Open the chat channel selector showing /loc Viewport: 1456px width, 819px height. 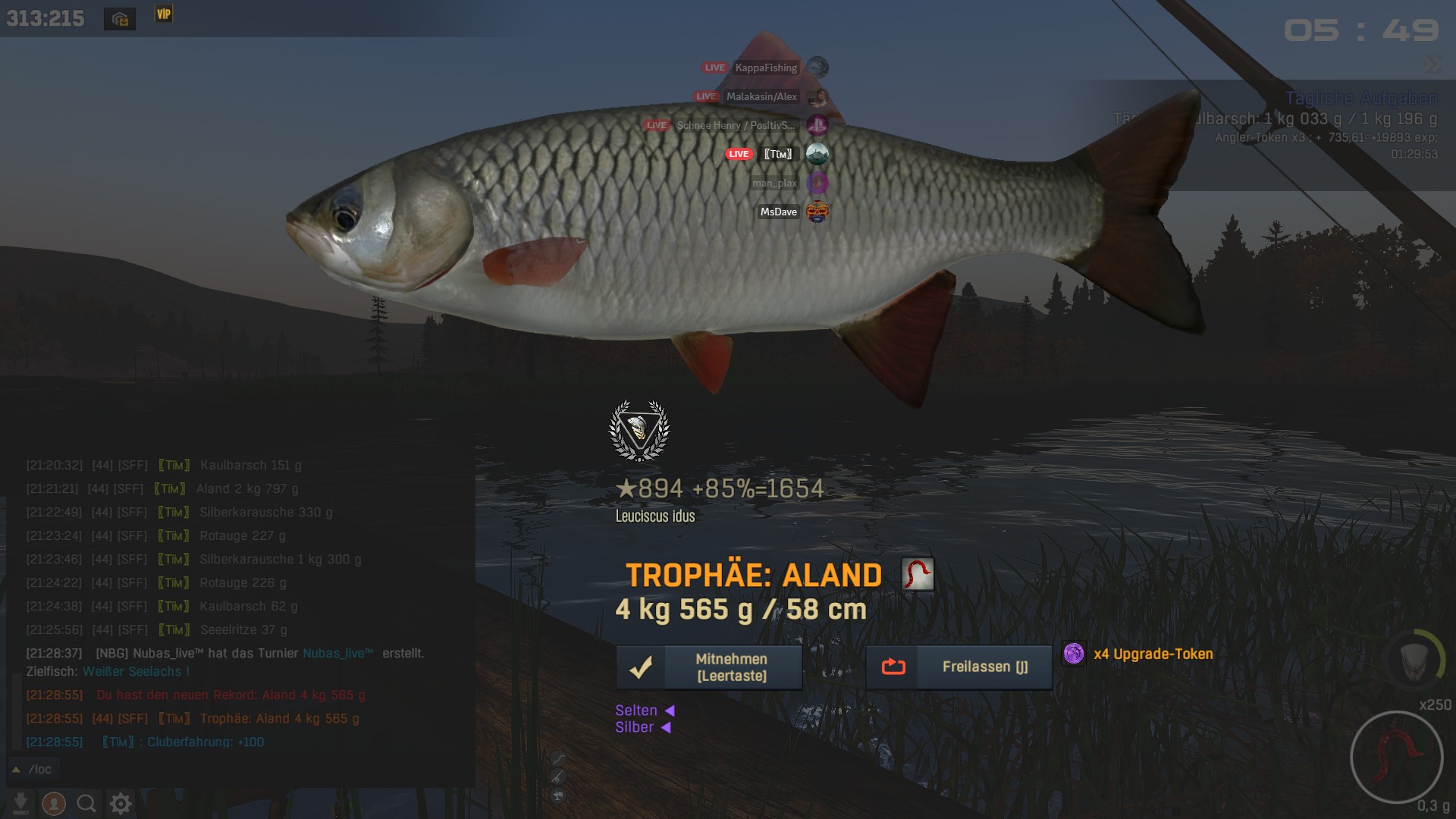[x=33, y=769]
